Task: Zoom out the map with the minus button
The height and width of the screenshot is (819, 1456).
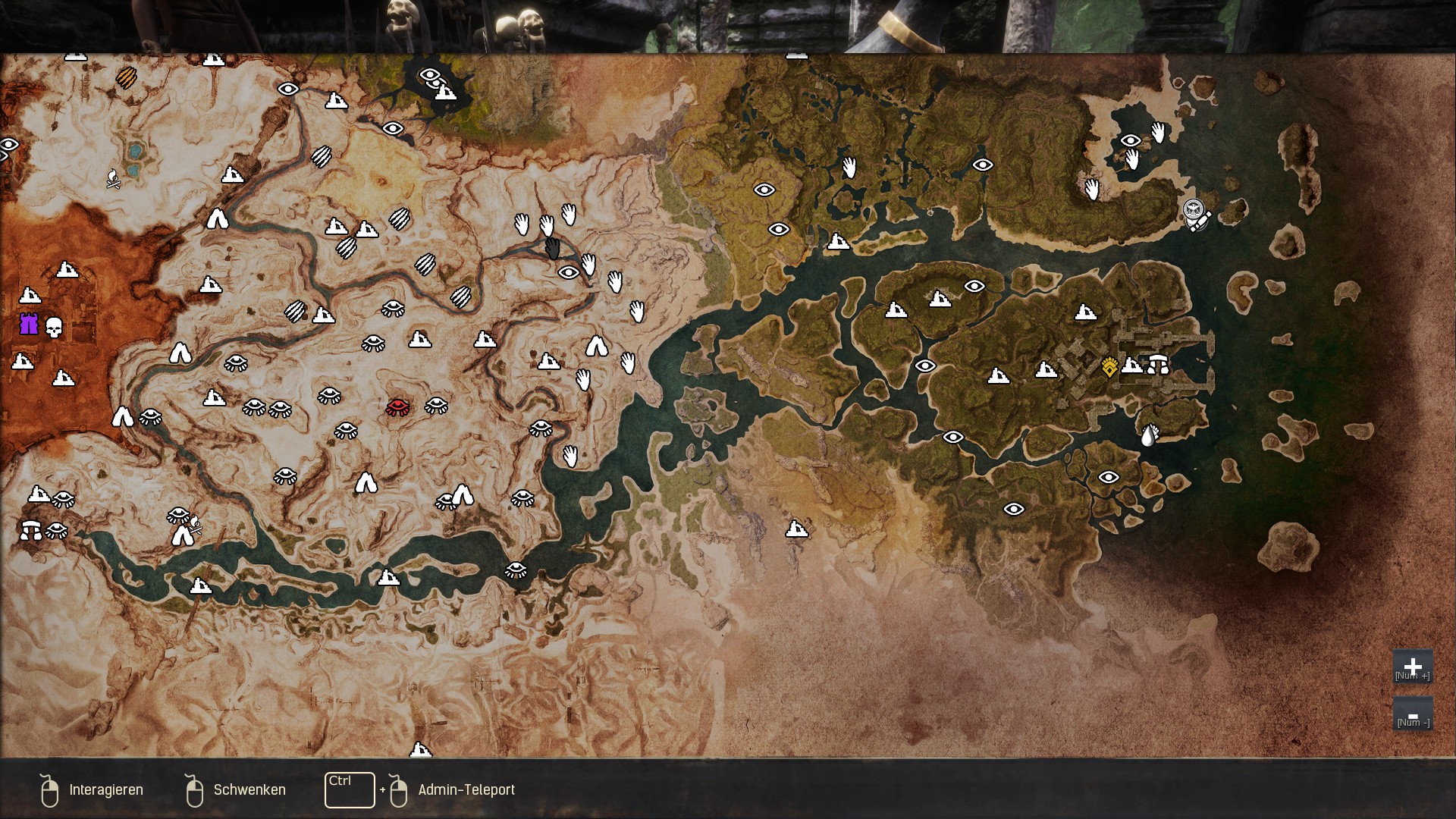Action: [x=1412, y=714]
